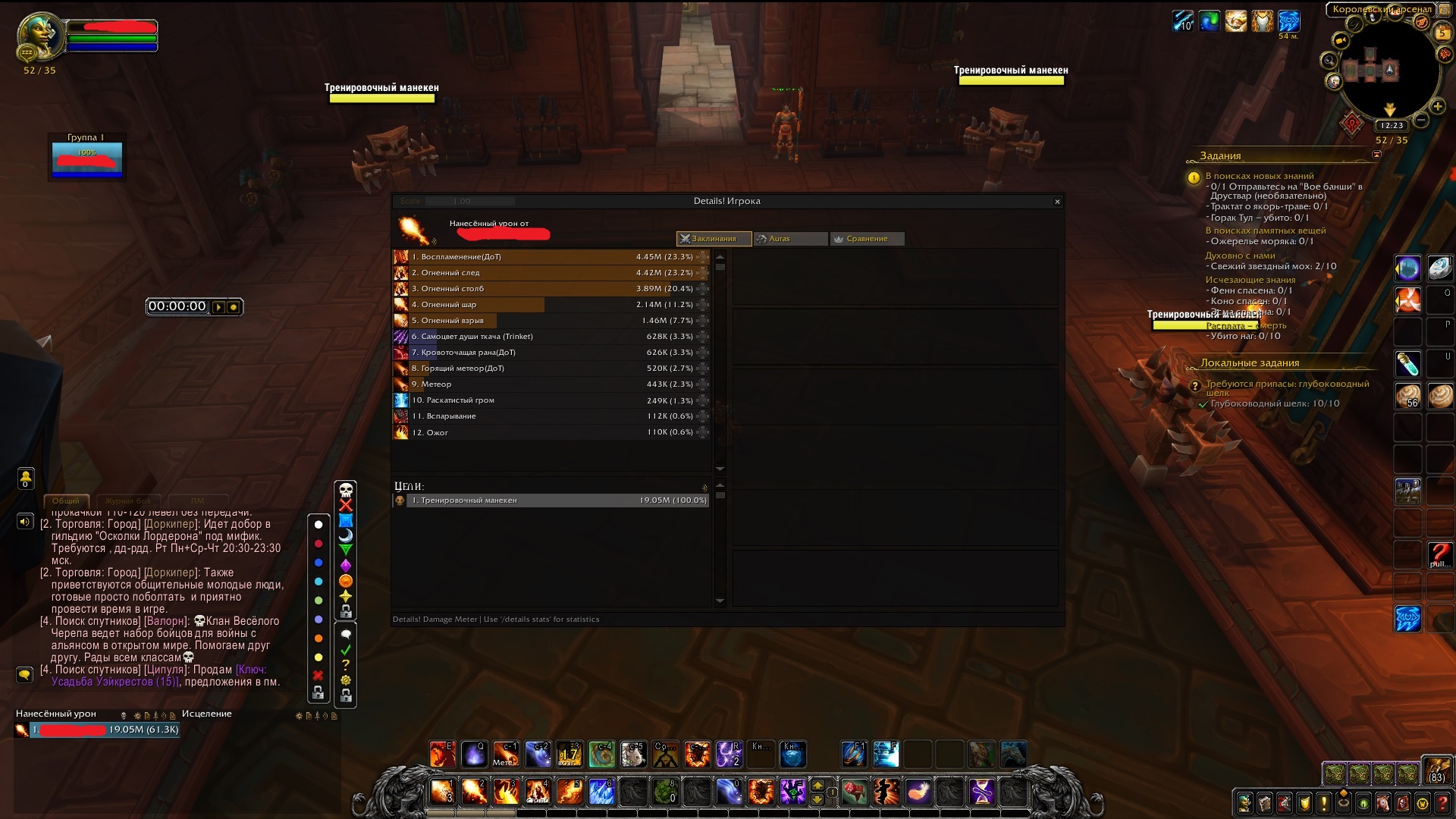Image resolution: width=1456 pixels, height=819 pixels.
Task: Zoom in the minimap with plus button
Action: [1437, 107]
